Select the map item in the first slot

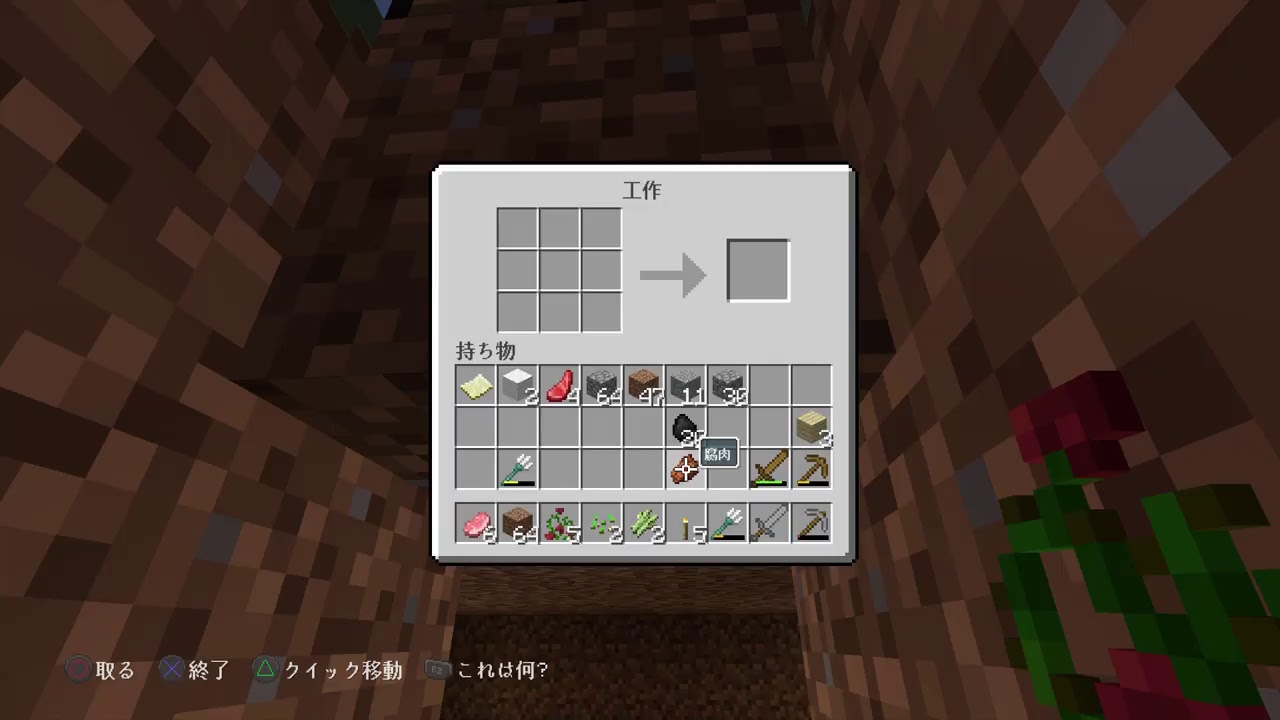(x=475, y=385)
